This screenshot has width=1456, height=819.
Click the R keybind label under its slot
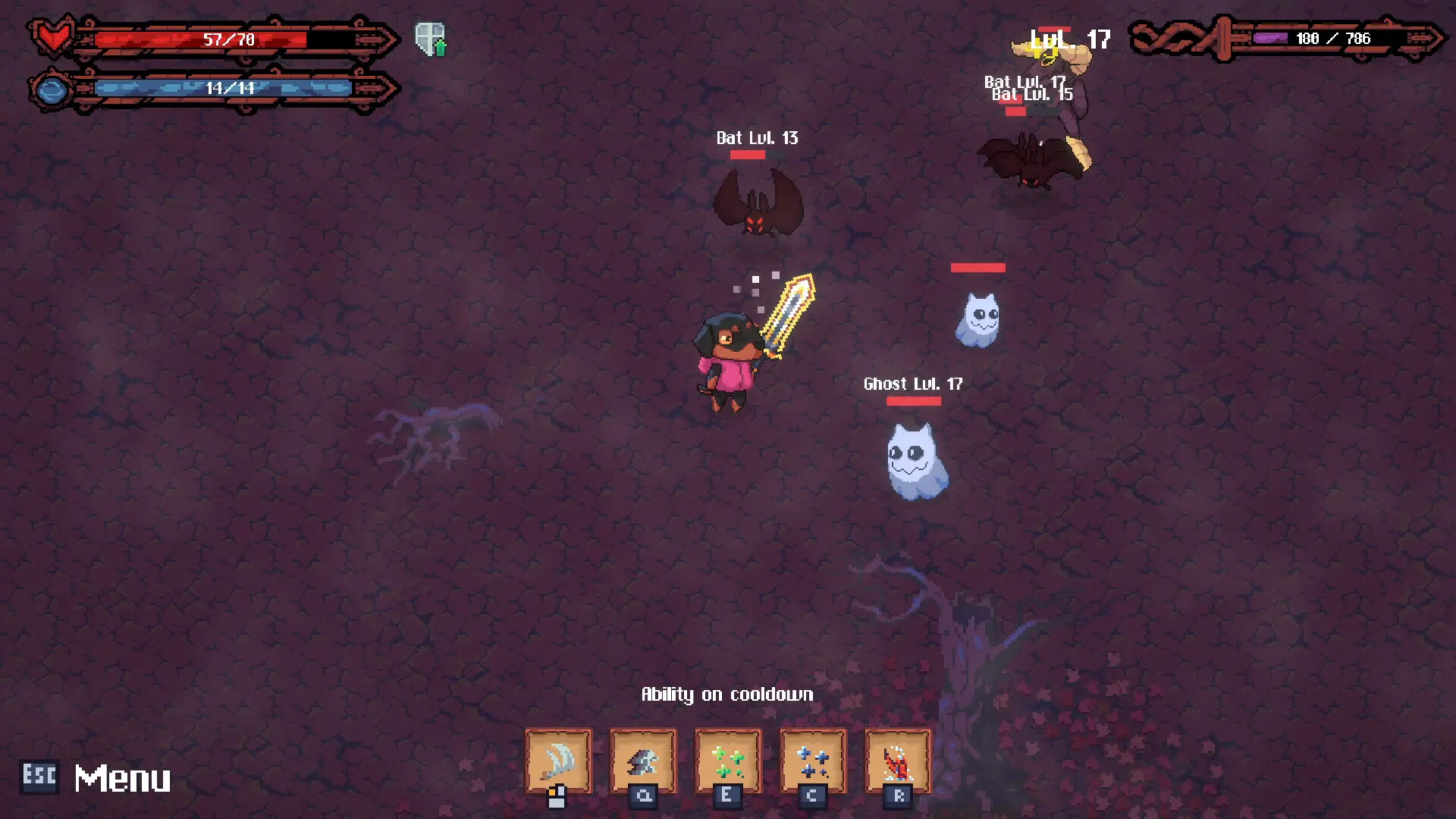pos(897,797)
